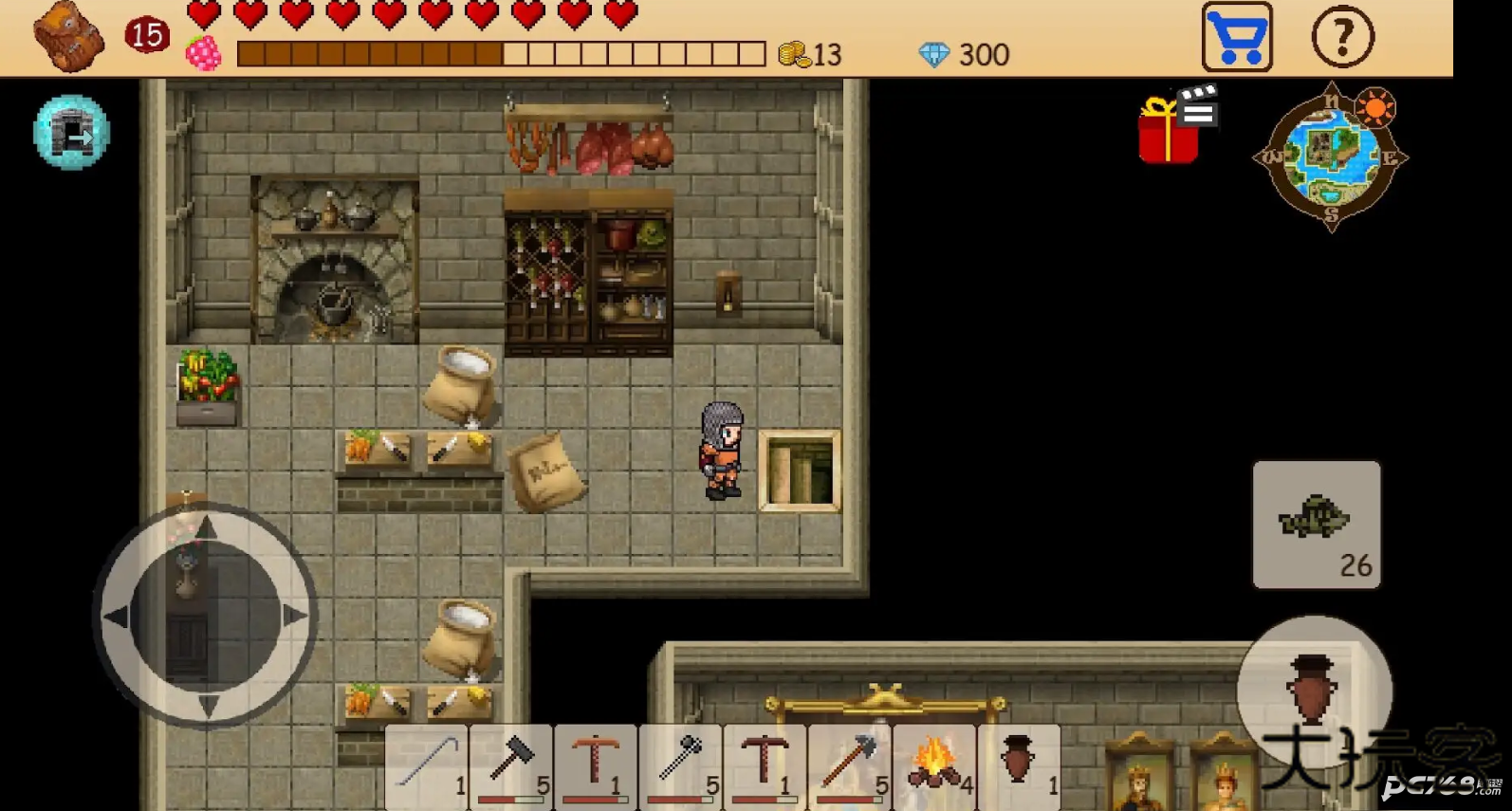Select the campfire hotbar slot
Screen dimensions: 1512x811
(x=934, y=765)
